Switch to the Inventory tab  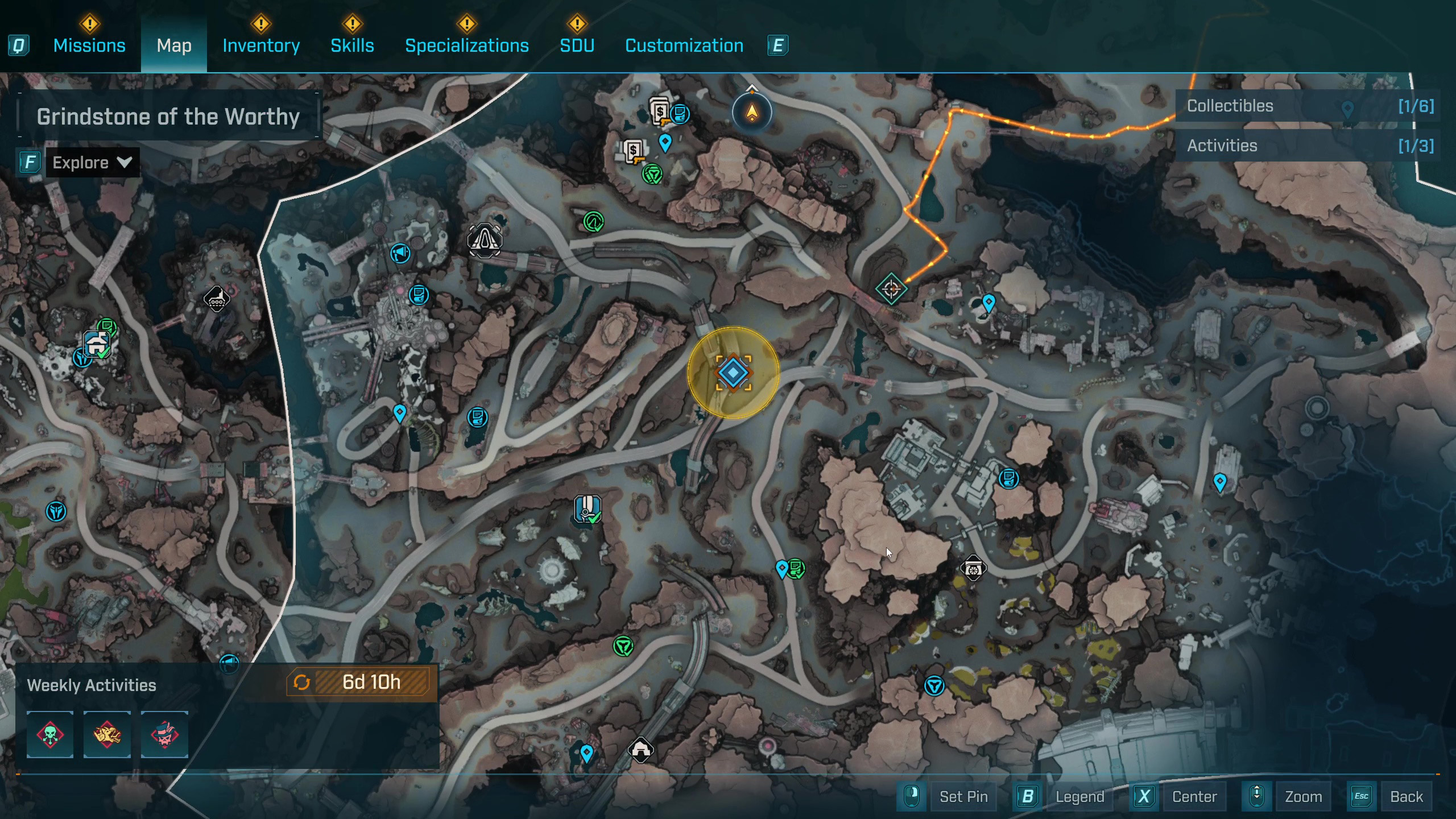261,45
